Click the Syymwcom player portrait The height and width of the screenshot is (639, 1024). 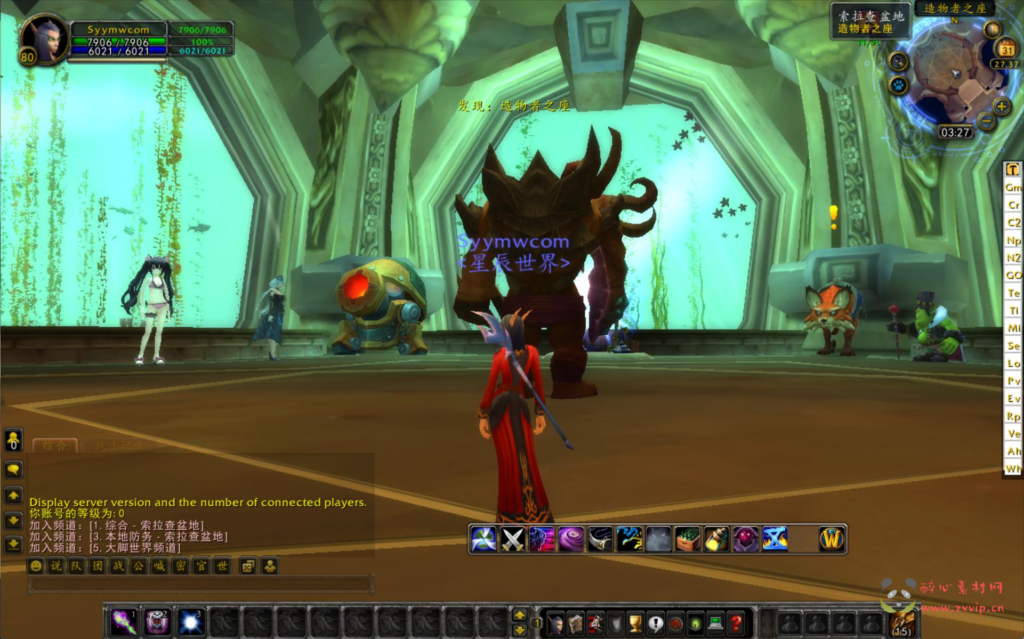[x=43, y=39]
